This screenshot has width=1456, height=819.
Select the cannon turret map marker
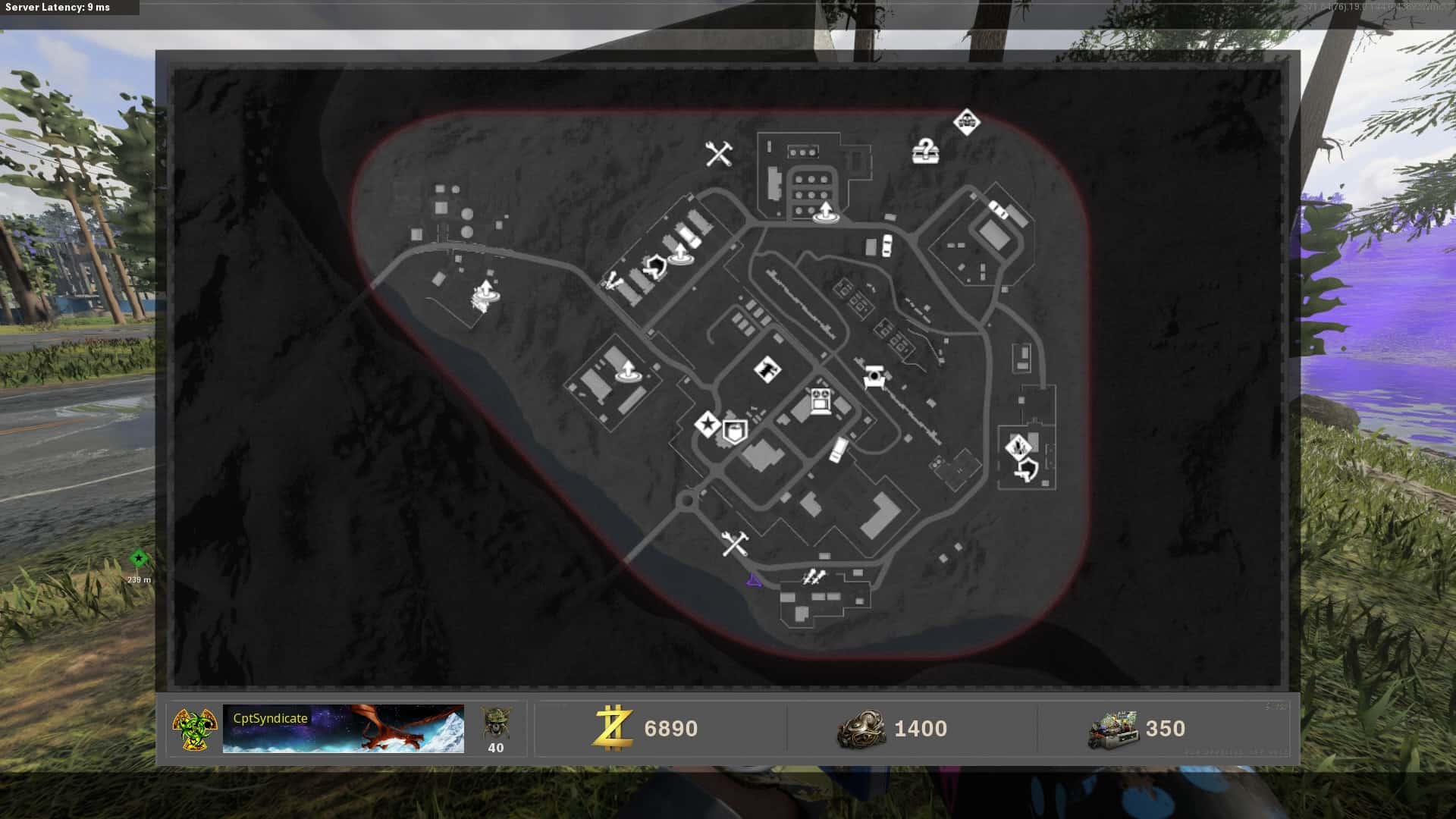click(x=875, y=376)
